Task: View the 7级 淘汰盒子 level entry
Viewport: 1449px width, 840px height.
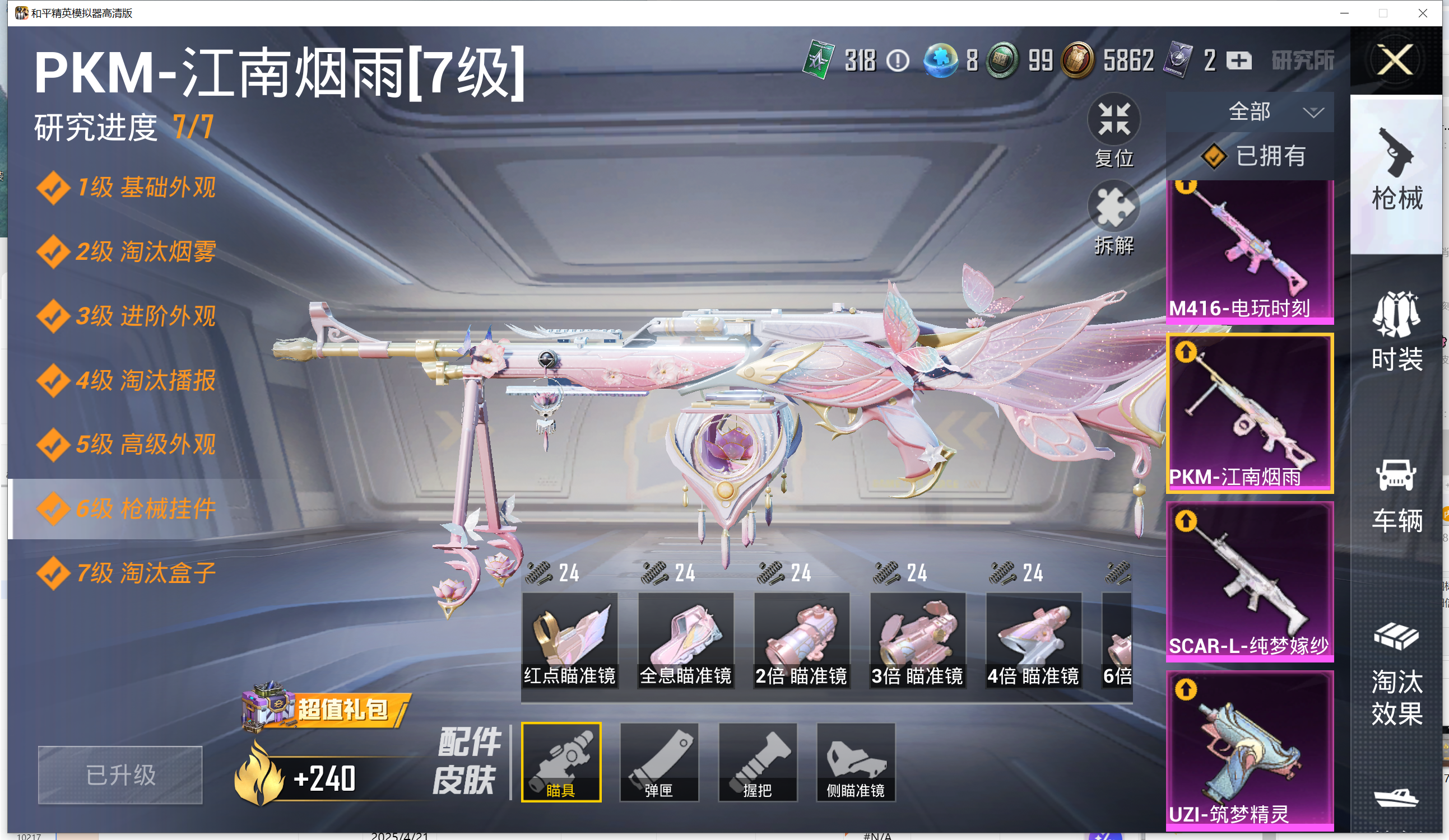Action: pos(128,573)
